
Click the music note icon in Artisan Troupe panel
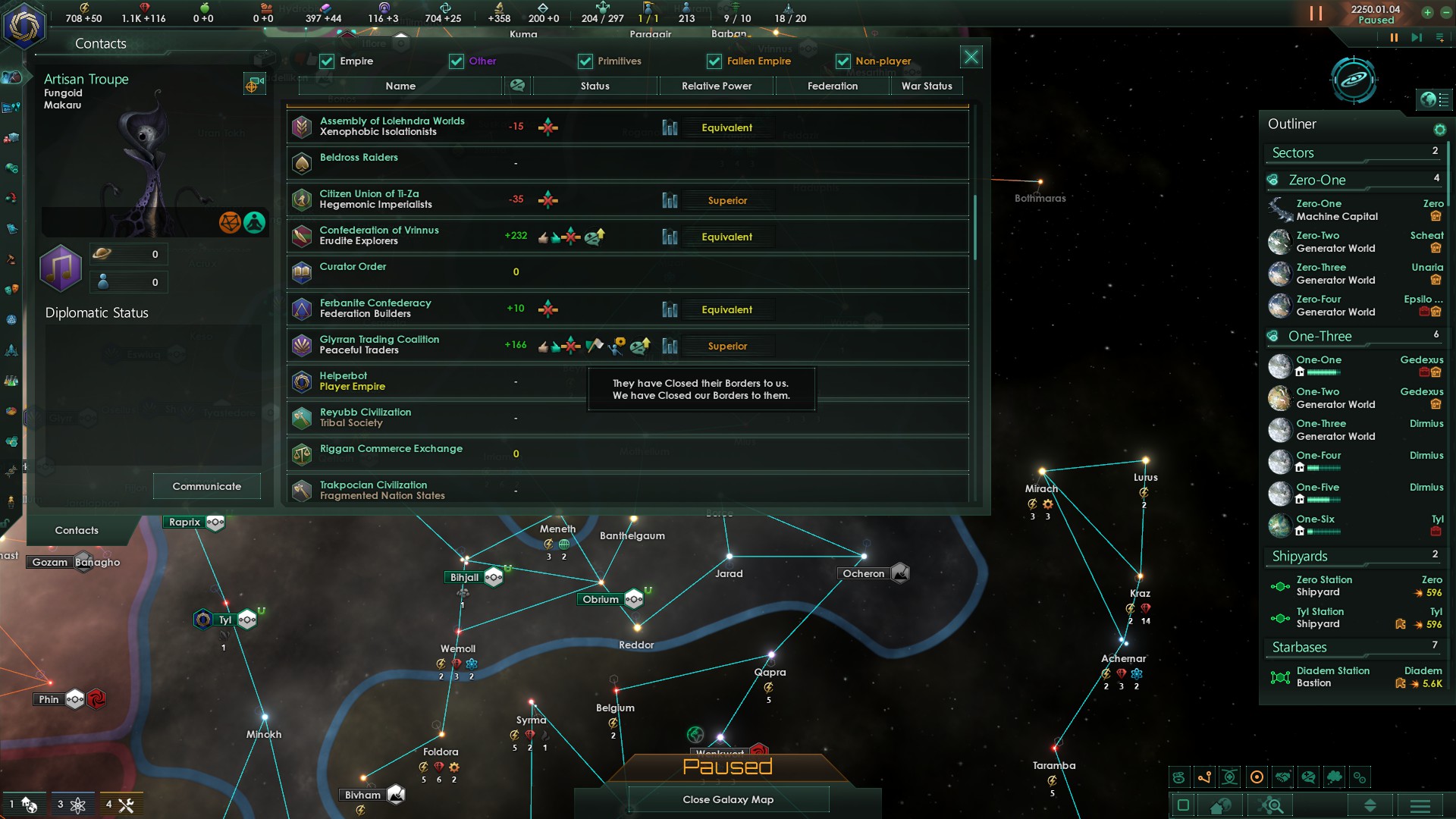(61, 269)
